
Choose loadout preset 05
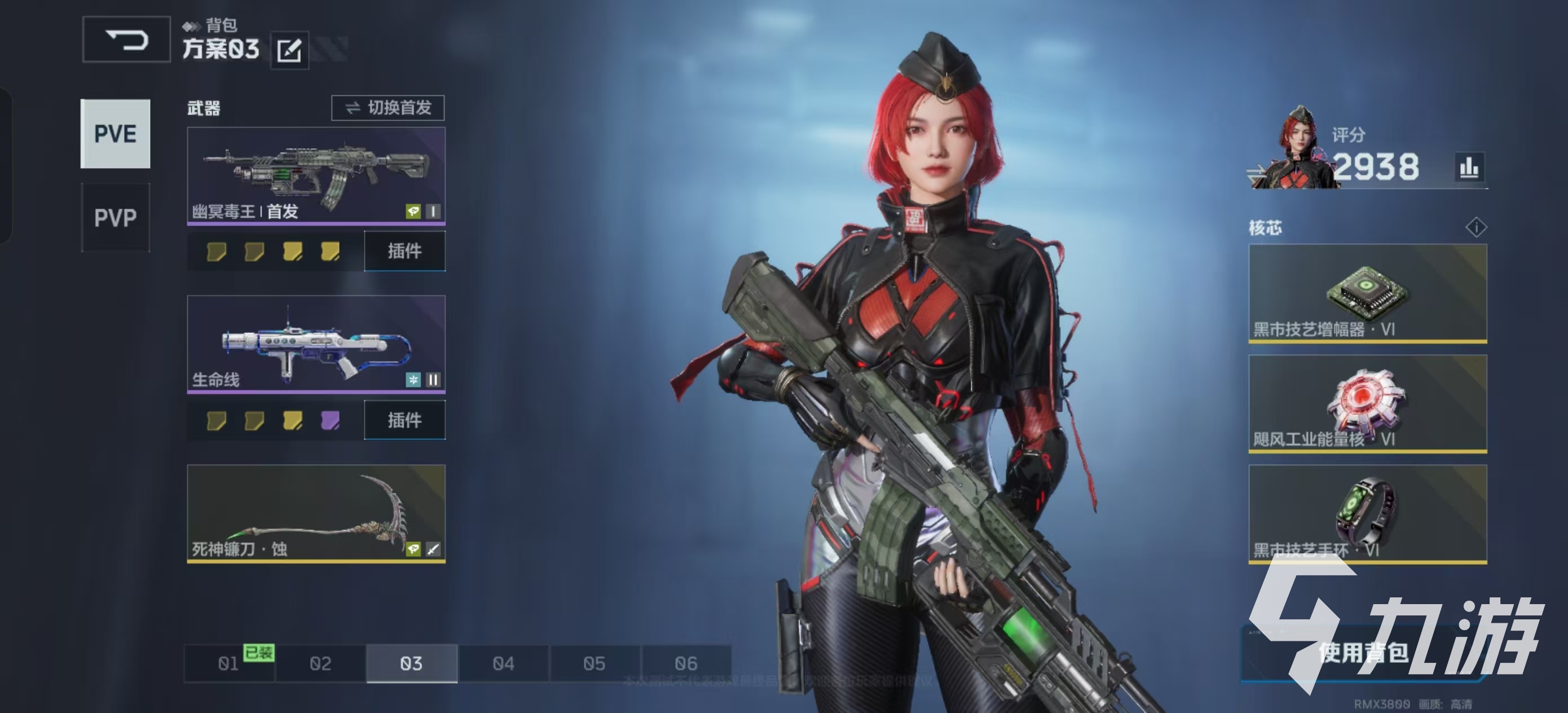(x=594, y=663)
